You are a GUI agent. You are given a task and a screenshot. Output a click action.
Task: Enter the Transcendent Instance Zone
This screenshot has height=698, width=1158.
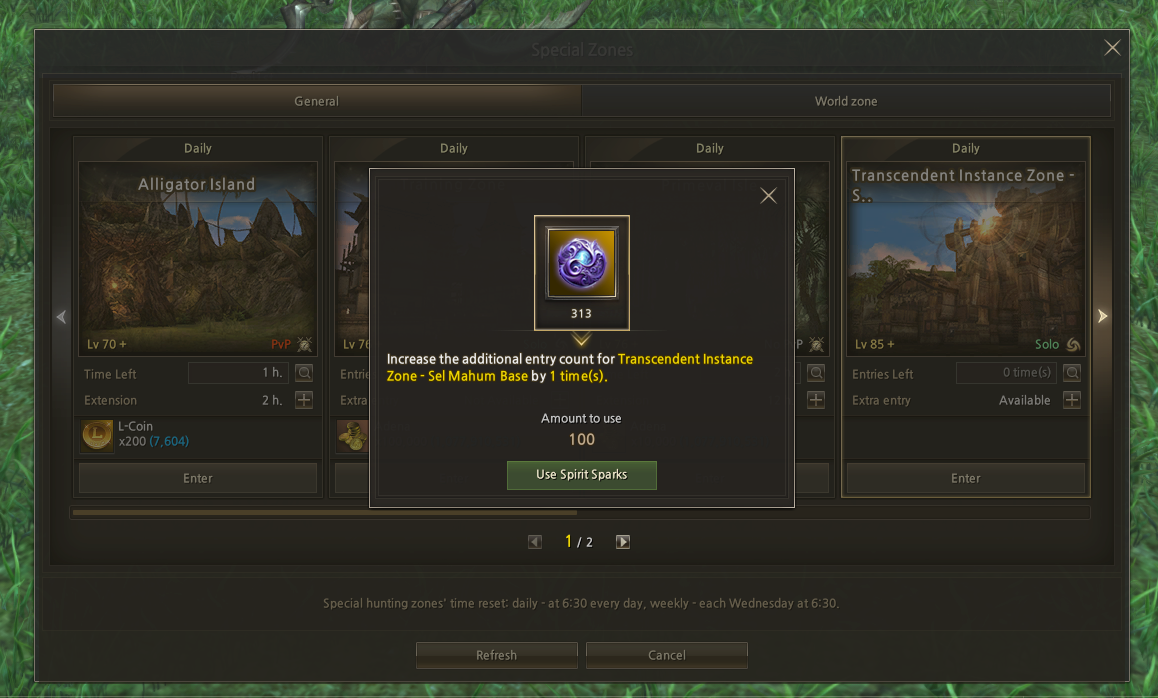pyautogui.click(x=965, y=478)
